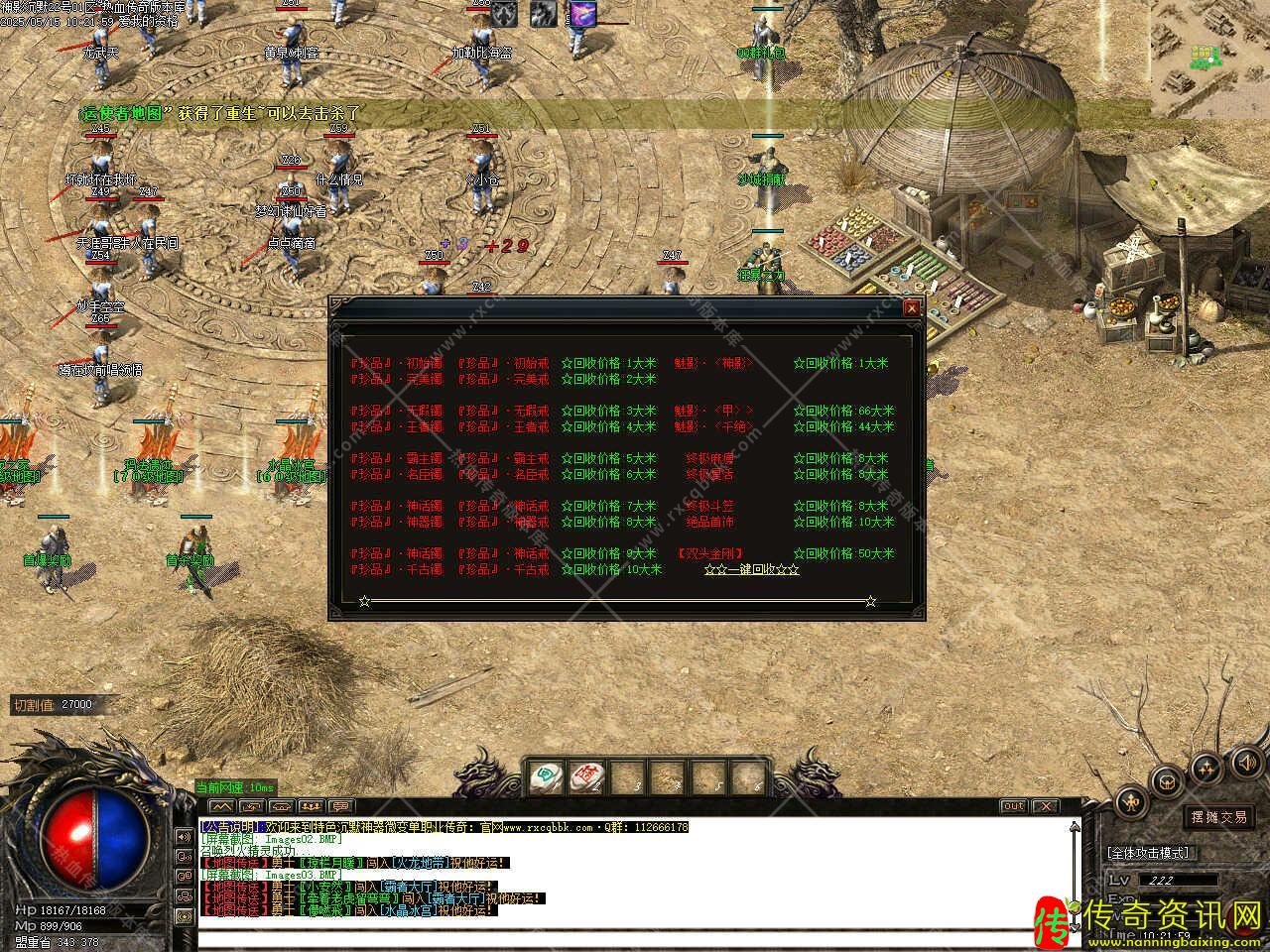Click the chat text input line
The image size is (1270, 952).
click(x=635, y=934)
